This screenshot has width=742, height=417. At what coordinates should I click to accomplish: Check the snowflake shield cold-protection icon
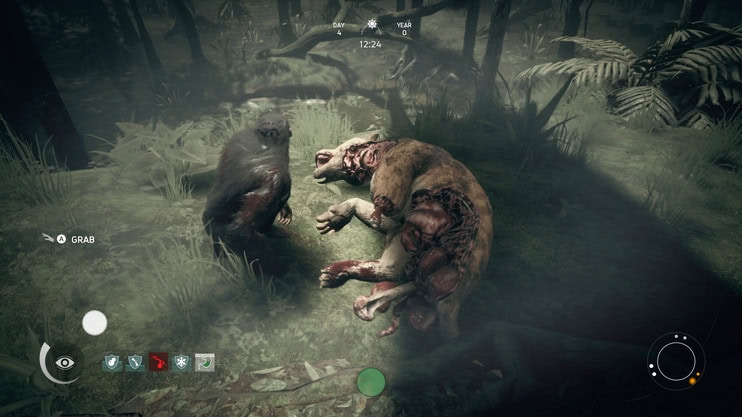tap(181, 362)
